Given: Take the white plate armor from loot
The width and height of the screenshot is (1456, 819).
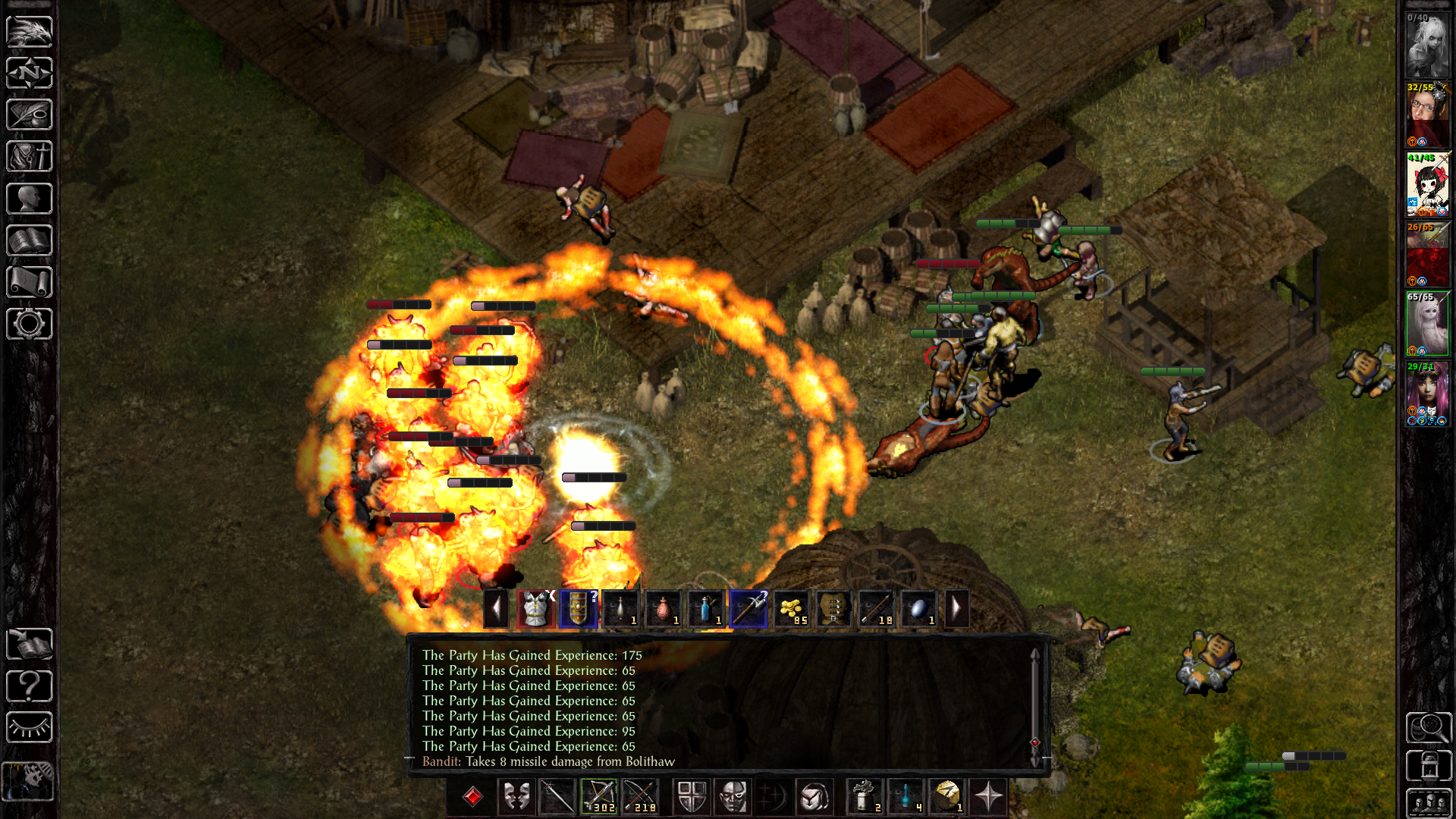Looking at the screenshot, I should (x=536, y=609).
